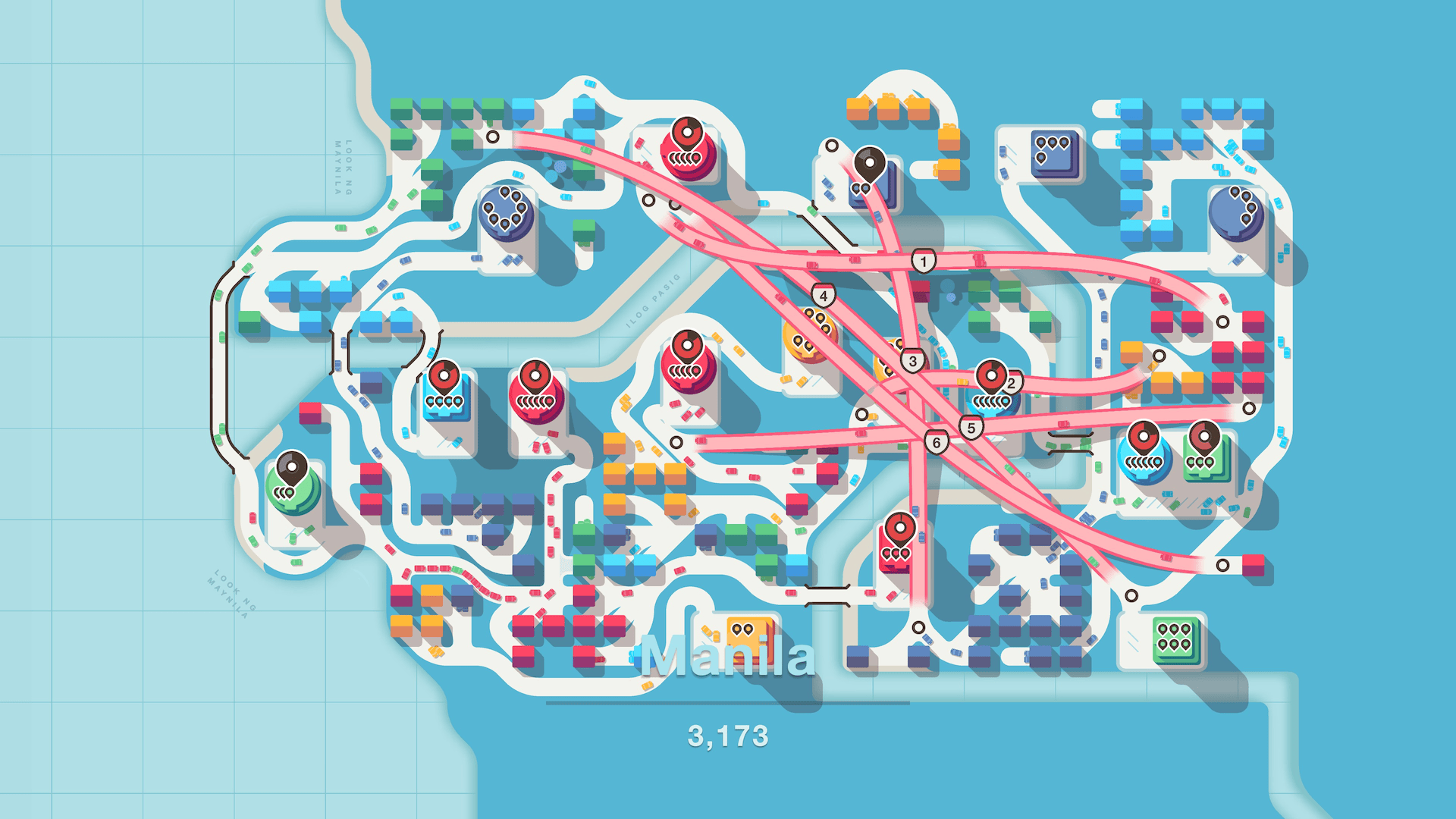The width and height of the screenshot is (1456, 819).
Task: Toggle highway route marker 4
Action: [823, 296]
